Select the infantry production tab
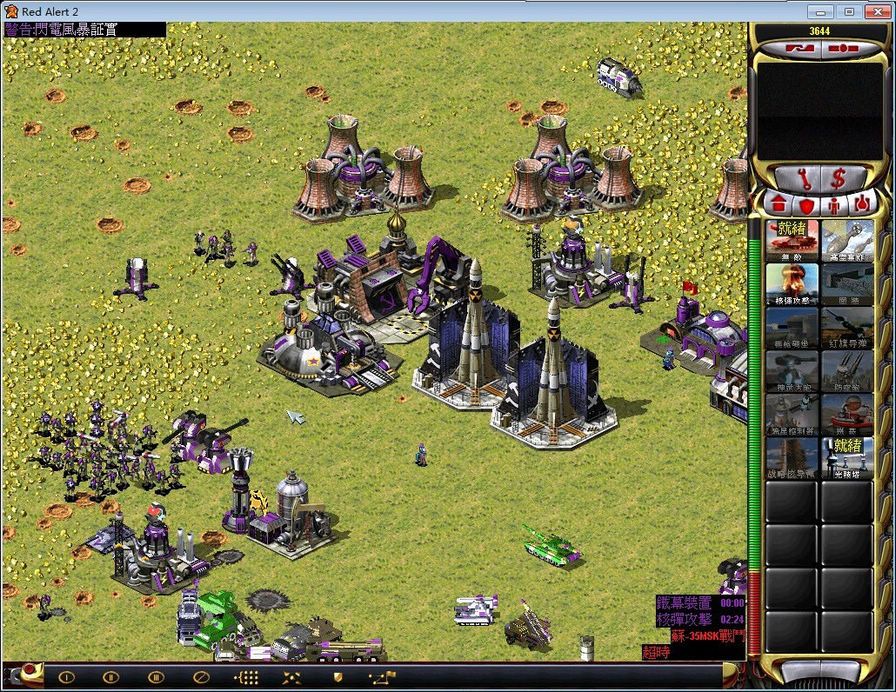The height and width of the screenshot is (692, 896). [x=834, y=205]
